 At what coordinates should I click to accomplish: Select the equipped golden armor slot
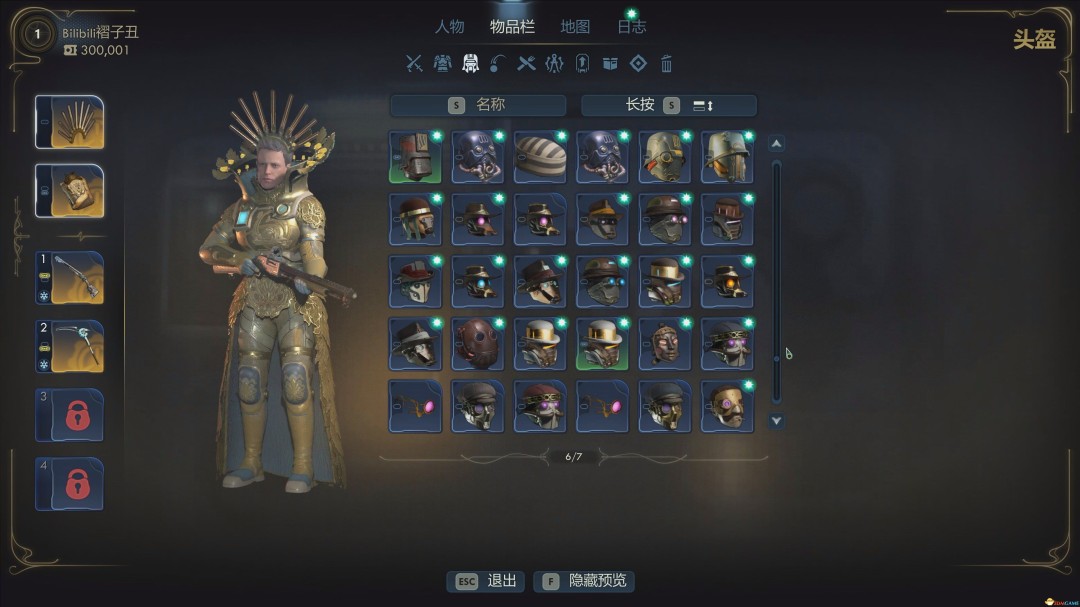pos(69,190)
